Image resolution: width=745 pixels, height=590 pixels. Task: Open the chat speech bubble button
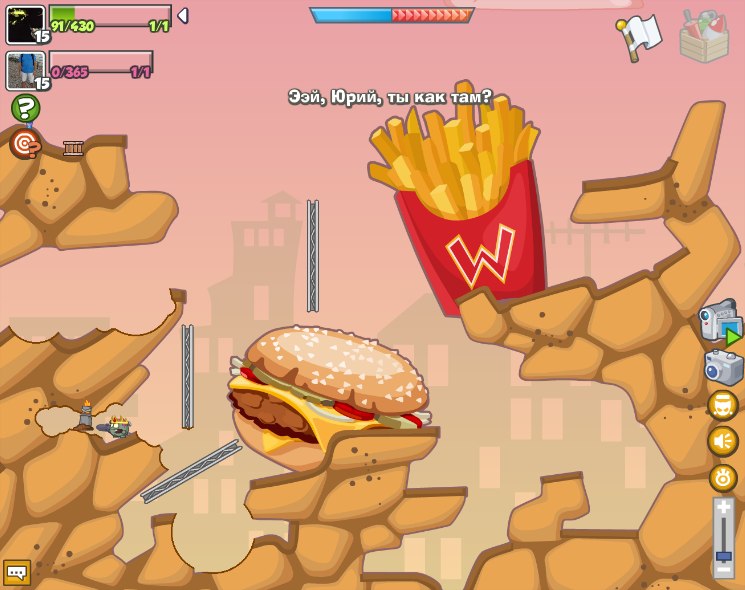tap(17, 572)
